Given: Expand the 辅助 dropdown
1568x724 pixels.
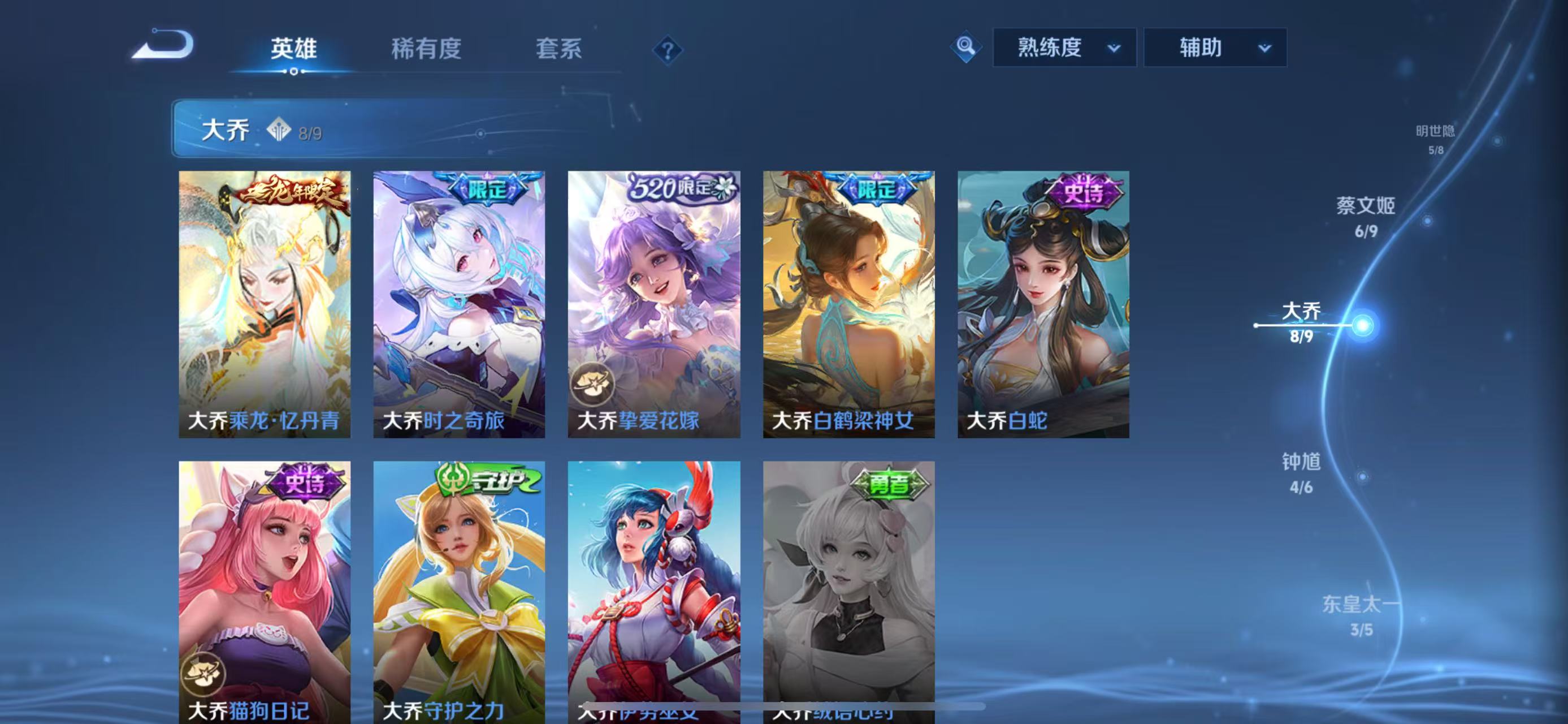Looking at the screenshot, I should (1214, 48).
